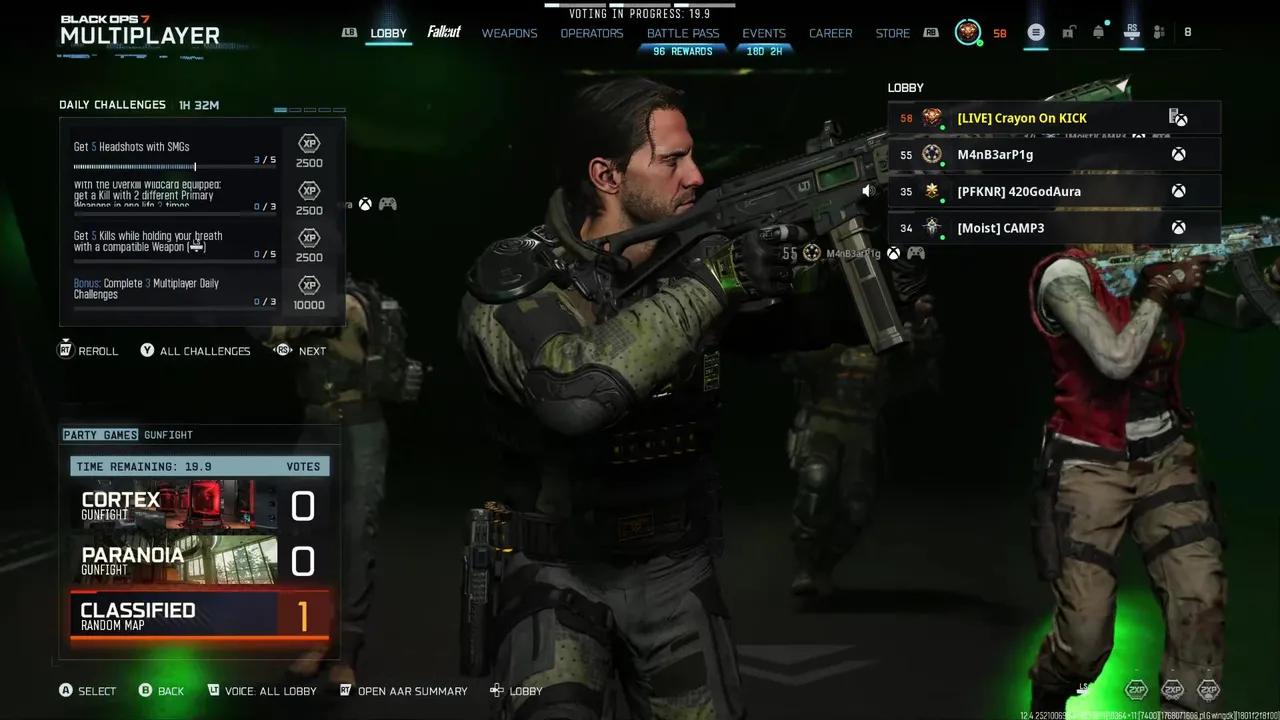Screen dimensions: 1280x720
Task: Advance to Next challenges page
Action: pos(299,351)
